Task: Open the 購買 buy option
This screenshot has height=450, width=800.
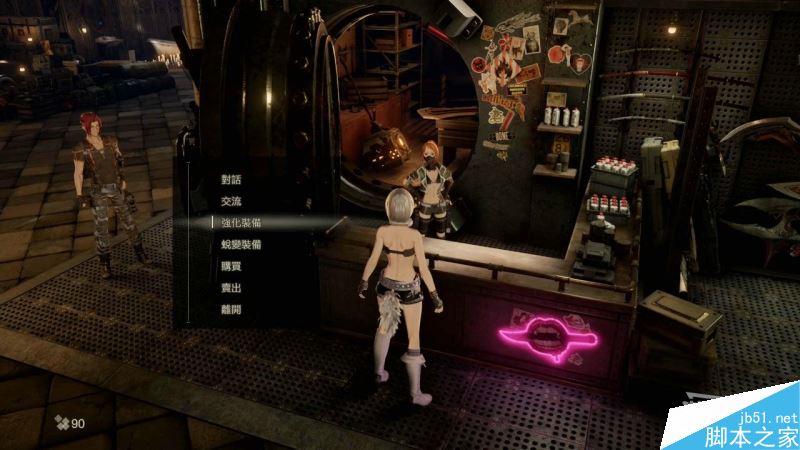Action: (231, 266)
